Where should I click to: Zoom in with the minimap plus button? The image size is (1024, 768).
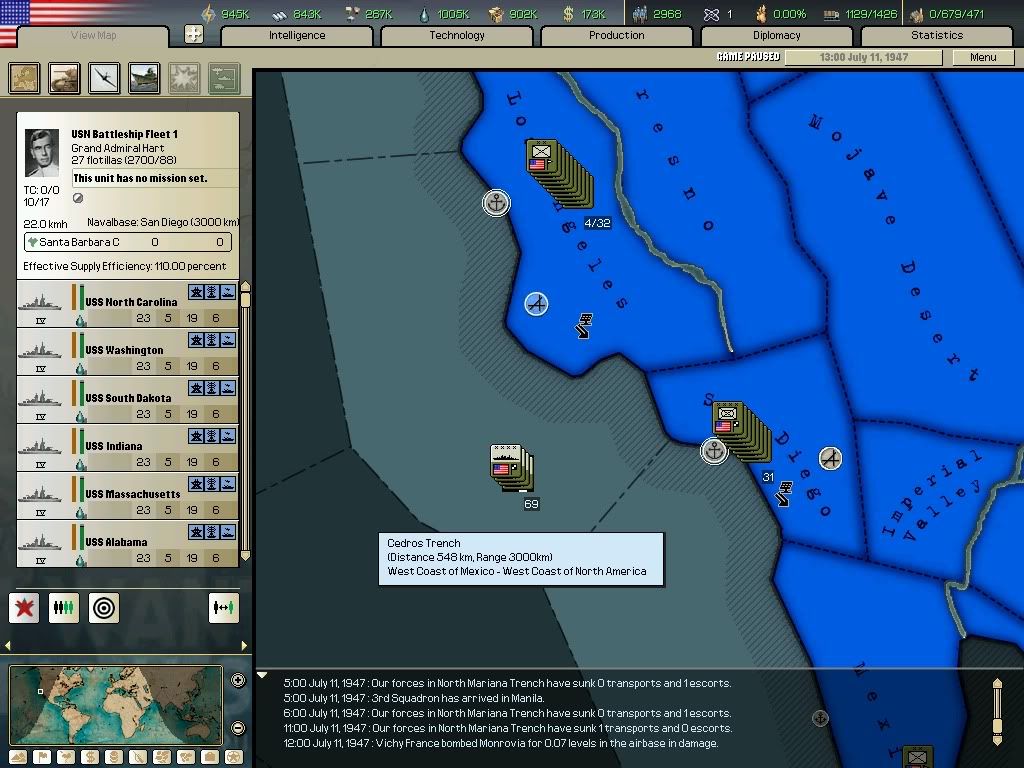point(238,681)
